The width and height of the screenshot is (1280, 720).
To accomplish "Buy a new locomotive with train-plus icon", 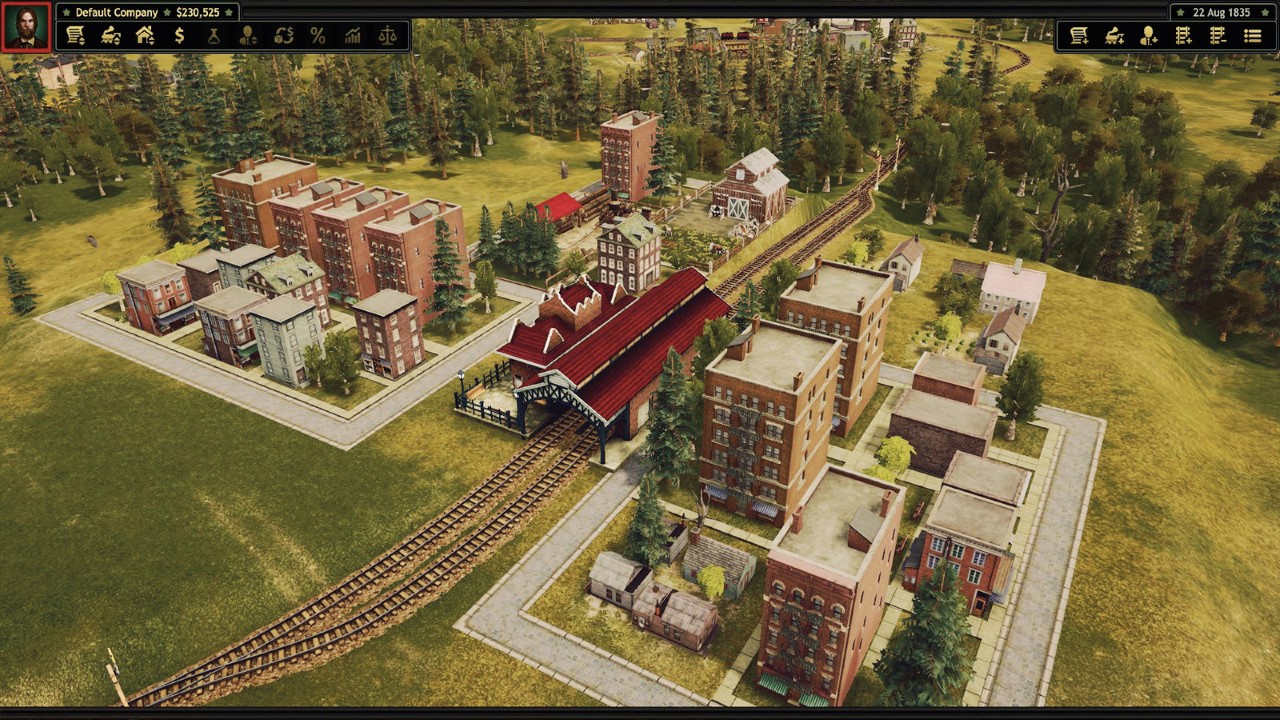I will [x=1114, y=36].
